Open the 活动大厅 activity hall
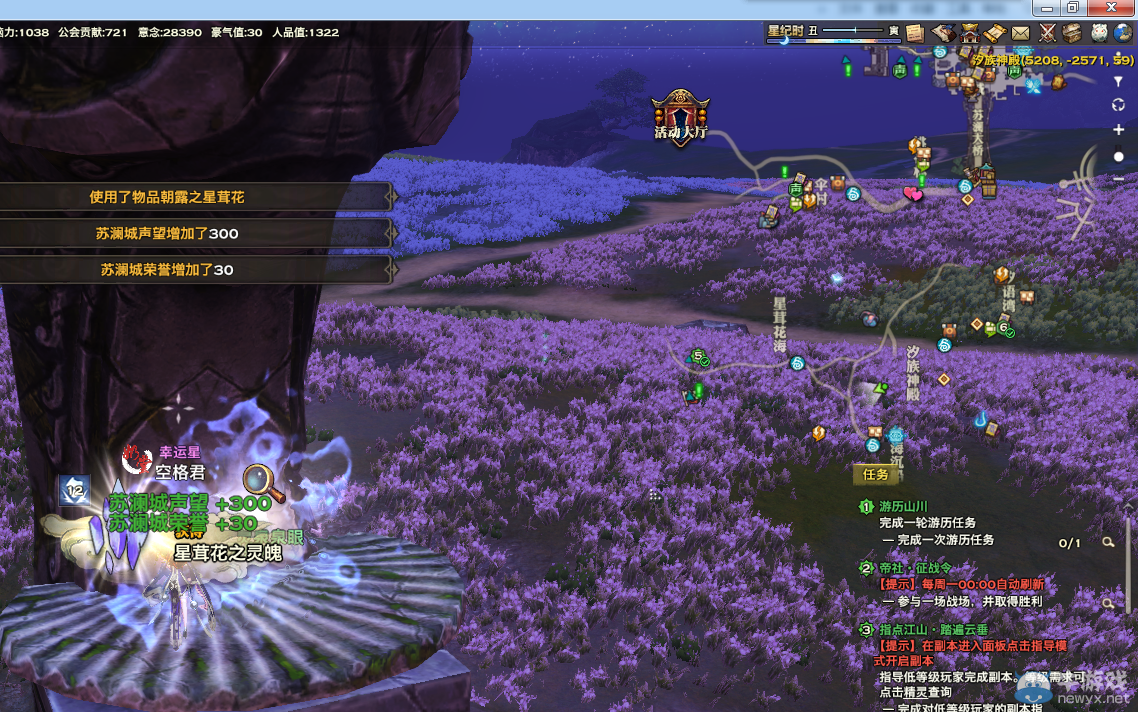 tap(681, 119)
